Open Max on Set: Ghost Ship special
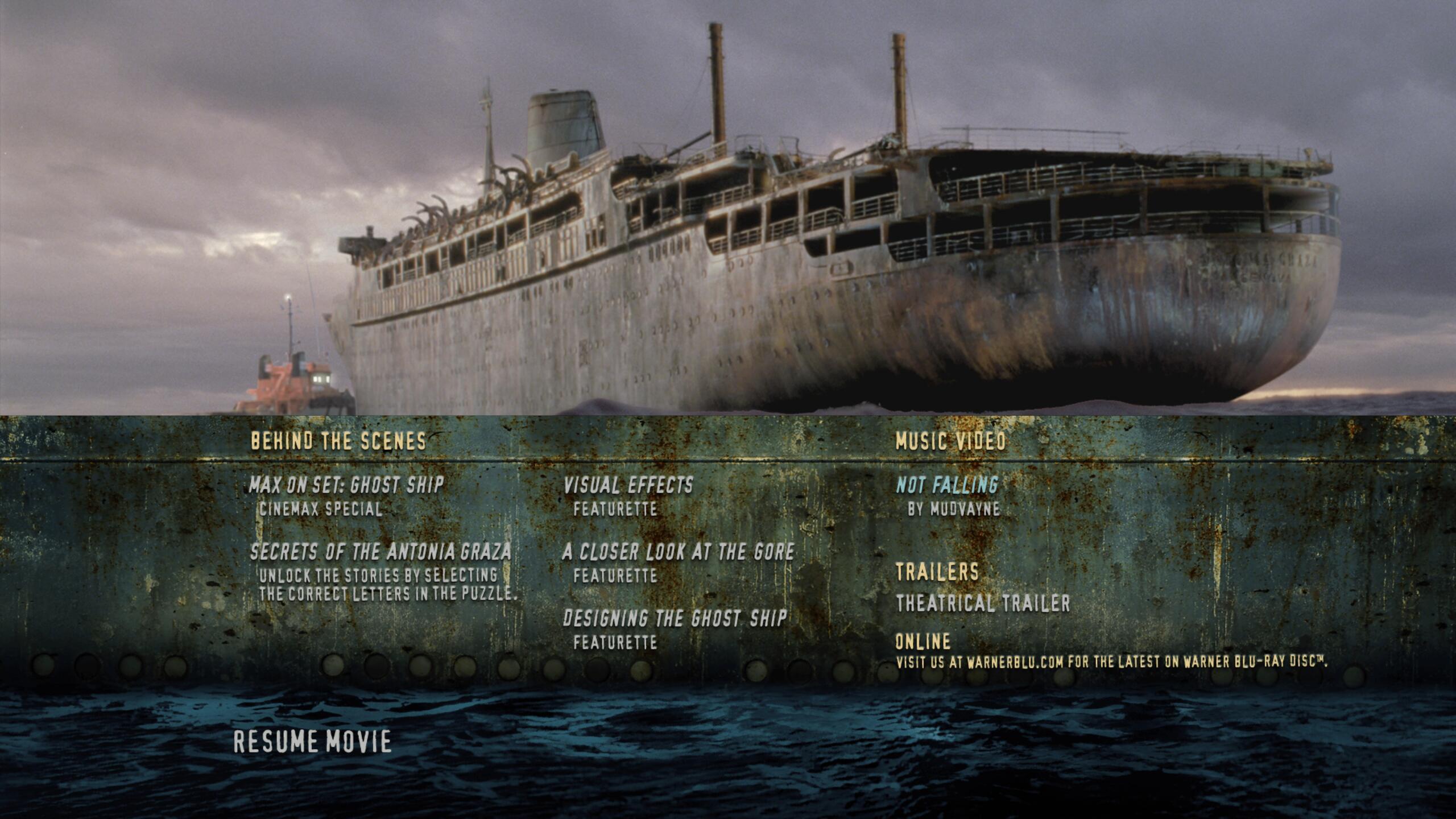The width and height of the screenshot is (1456, 819). [346, 485]
